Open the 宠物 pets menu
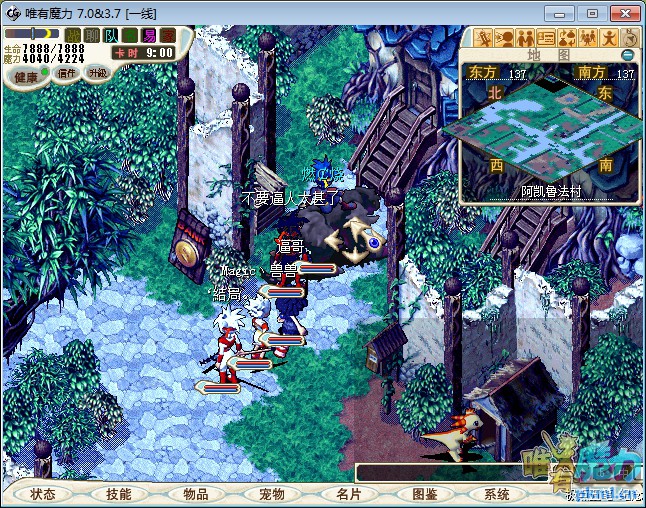646x508 pixels. pos(272,494)
